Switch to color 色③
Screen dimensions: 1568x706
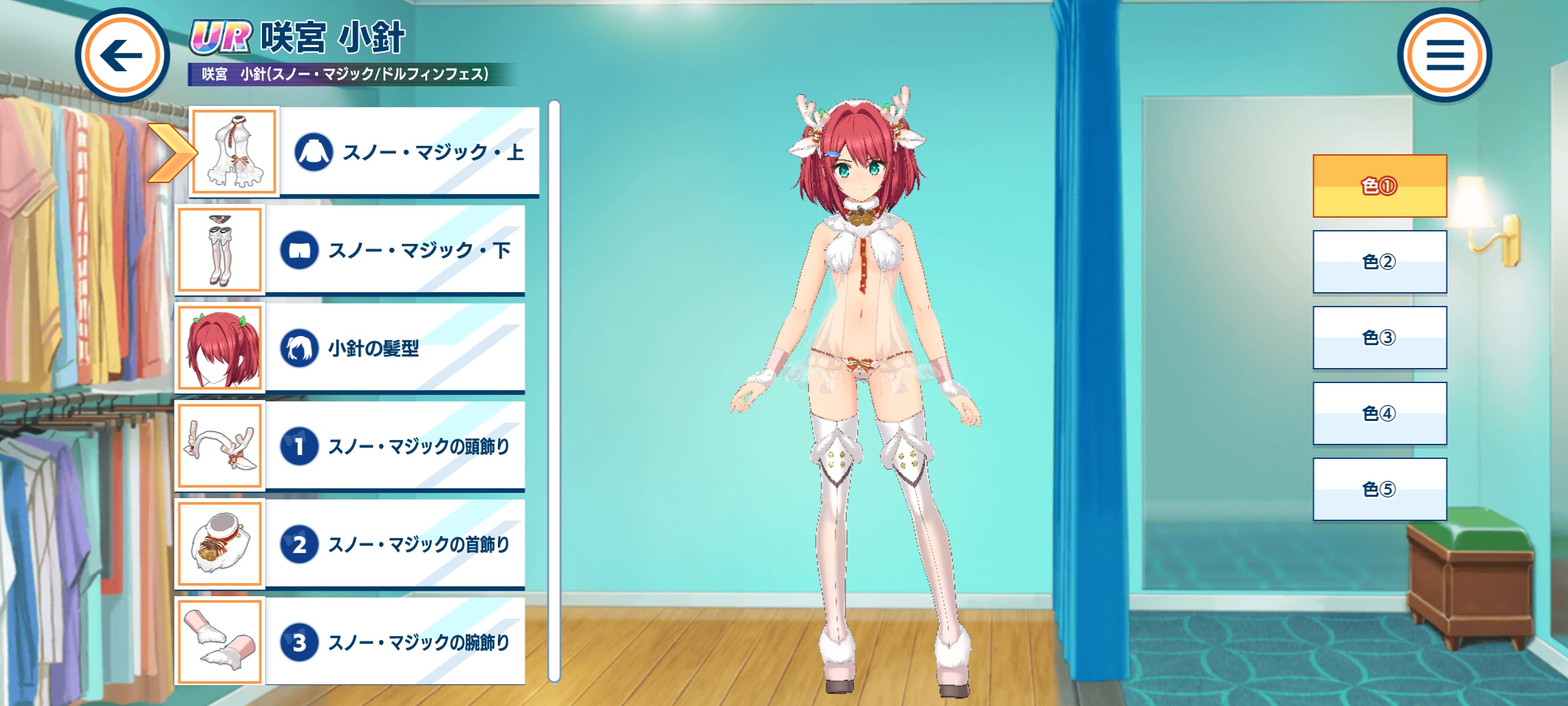pyautogui.click(x=1379, y=337)
